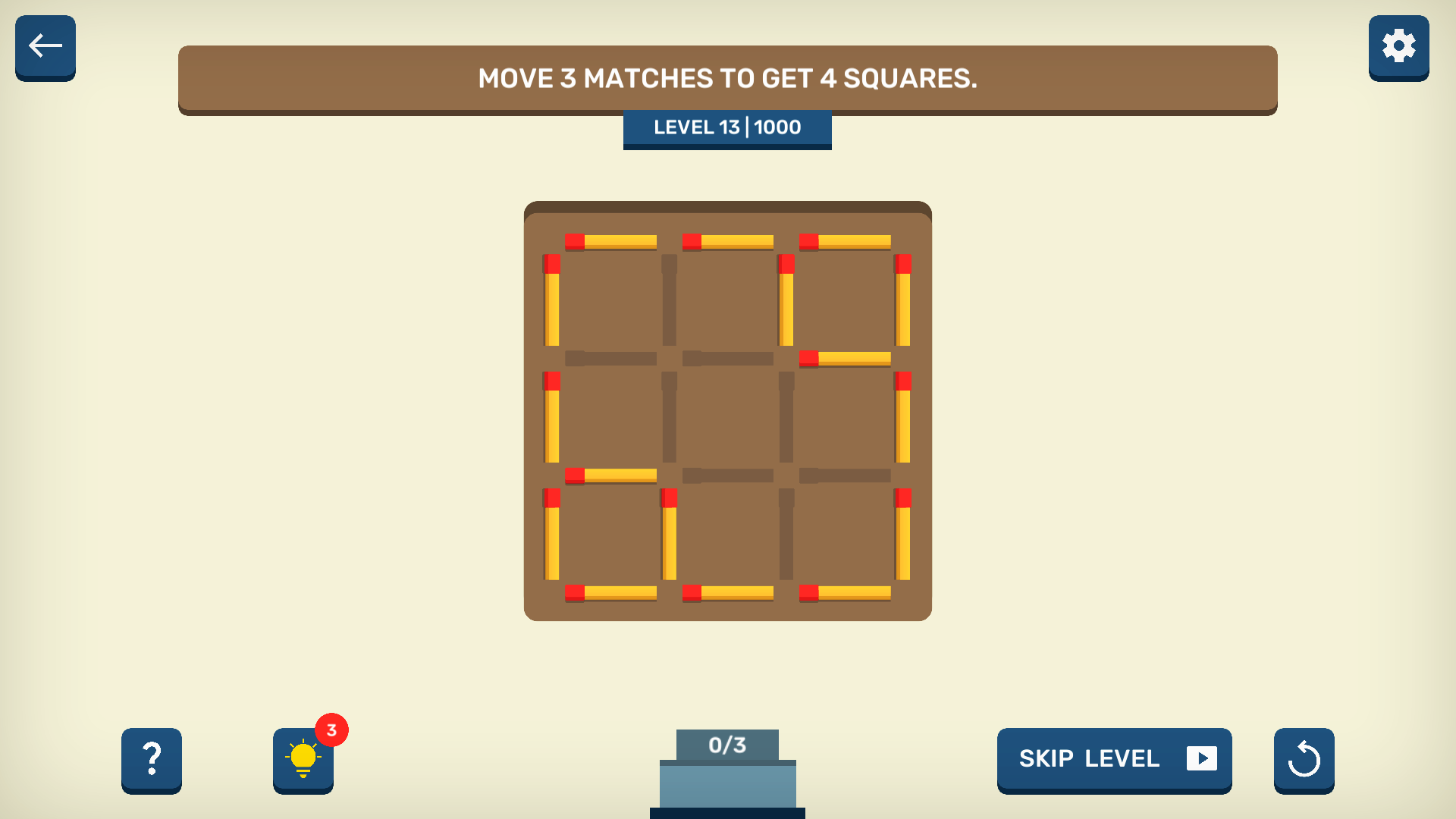
Task: Select the top-left horizontal matchstick
Action: coord(610,241)
